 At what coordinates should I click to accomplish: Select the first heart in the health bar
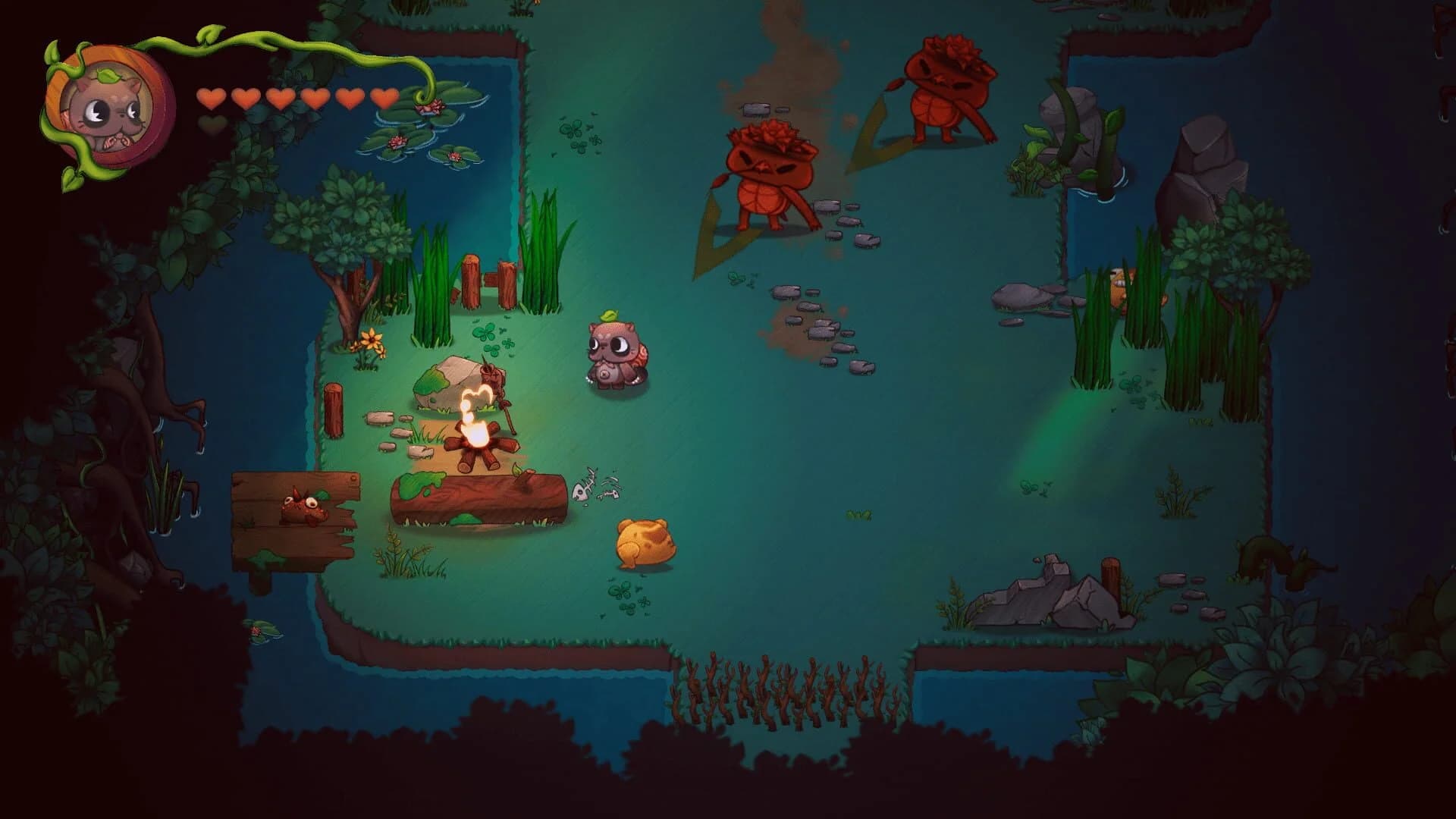click(210, 99)
